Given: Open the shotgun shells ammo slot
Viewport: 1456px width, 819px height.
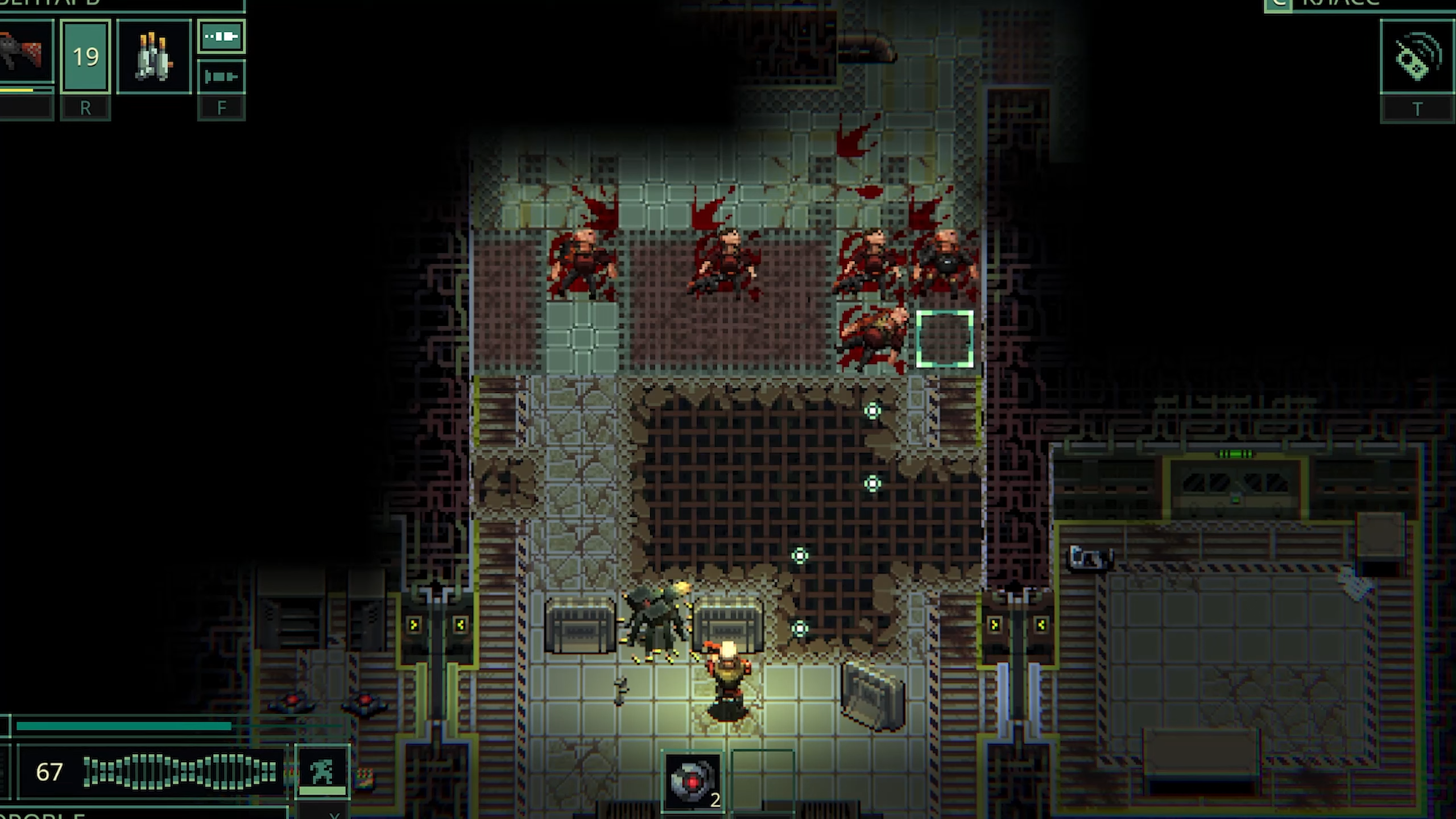Looking at the screenshot, I should pos(154,56).
